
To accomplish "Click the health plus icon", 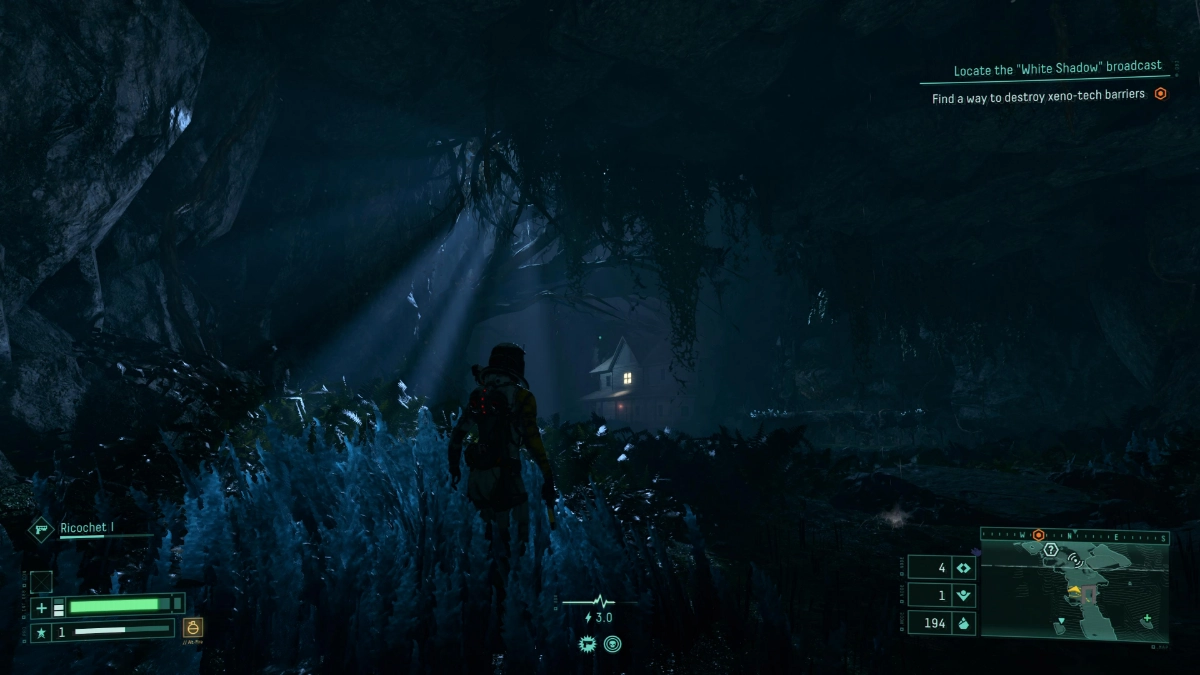I will click(x=41, y=607).
